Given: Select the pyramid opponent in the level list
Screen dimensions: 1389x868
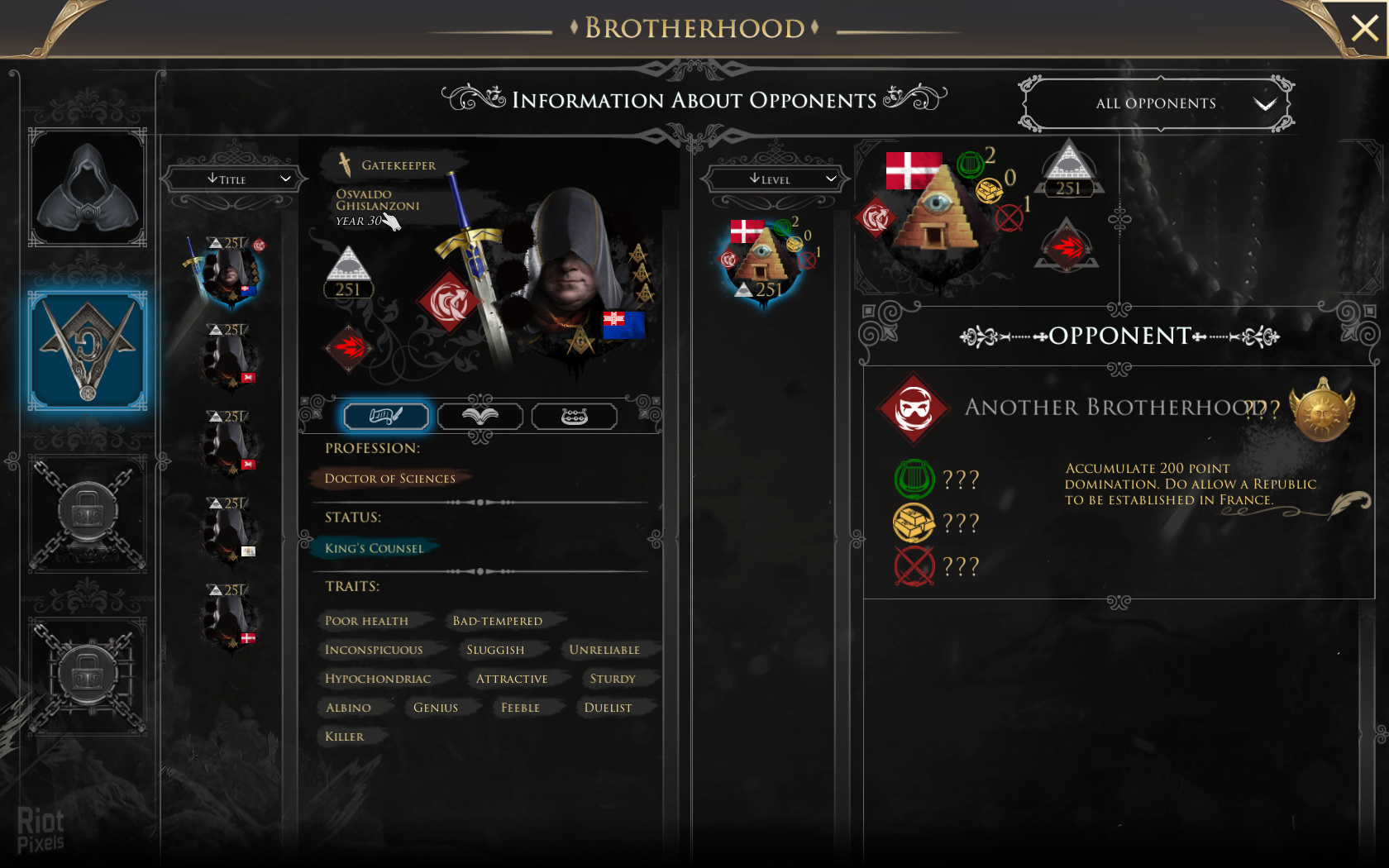Looking at the screenshot, I should 763,260.
